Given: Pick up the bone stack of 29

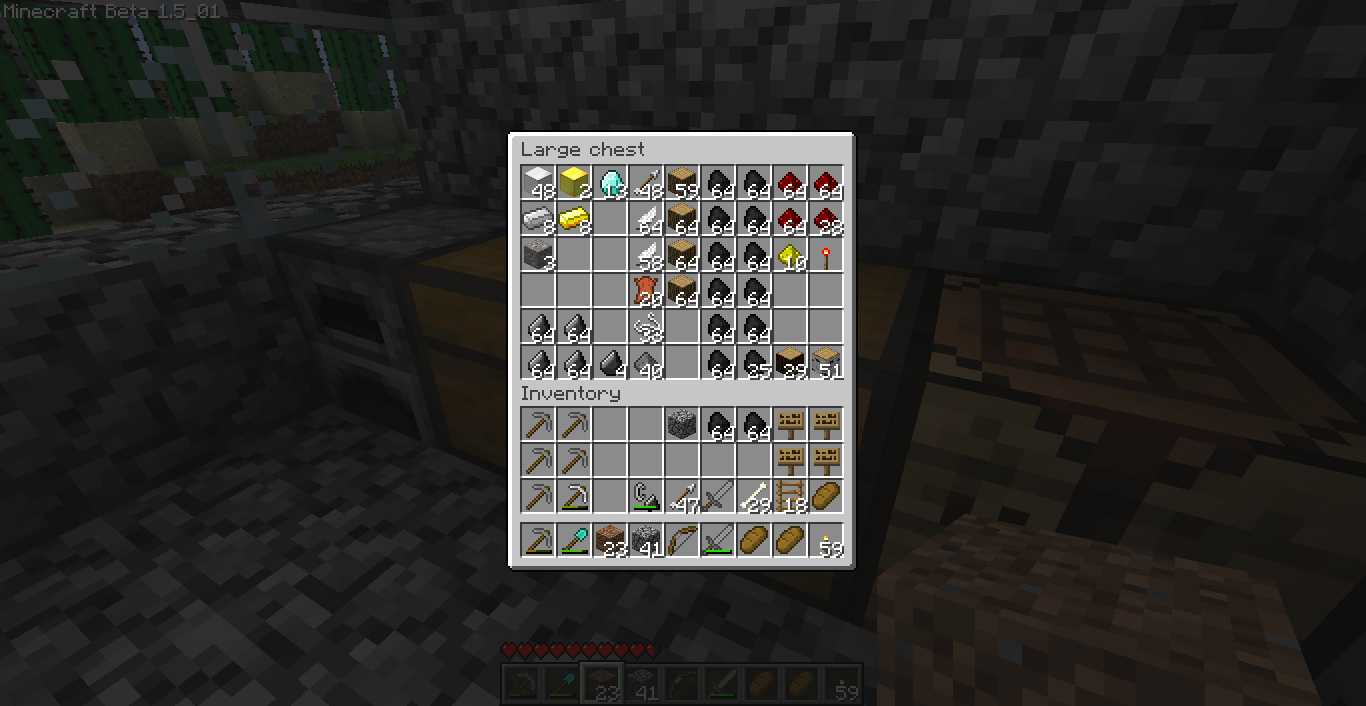Looking at the screenshot, I should 754,496.
